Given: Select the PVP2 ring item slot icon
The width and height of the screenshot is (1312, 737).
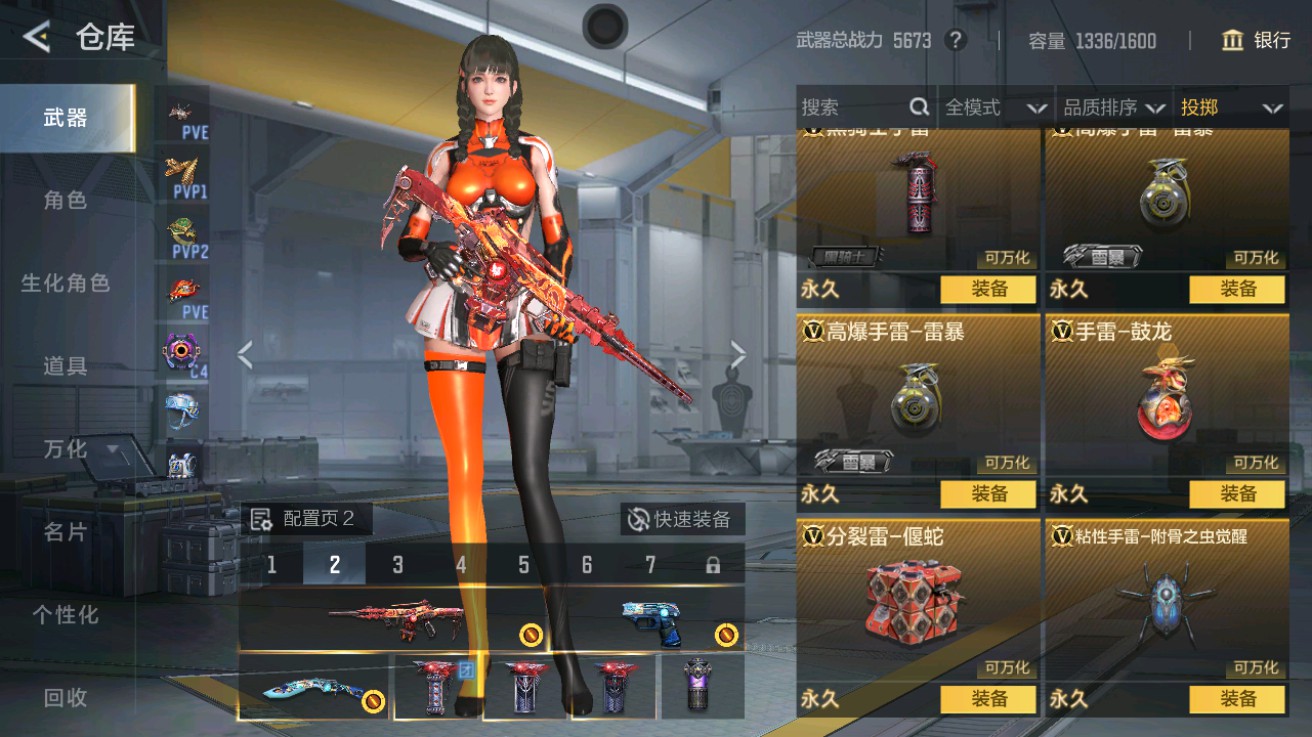Looking at the screenshot, I should click(185, 236).
